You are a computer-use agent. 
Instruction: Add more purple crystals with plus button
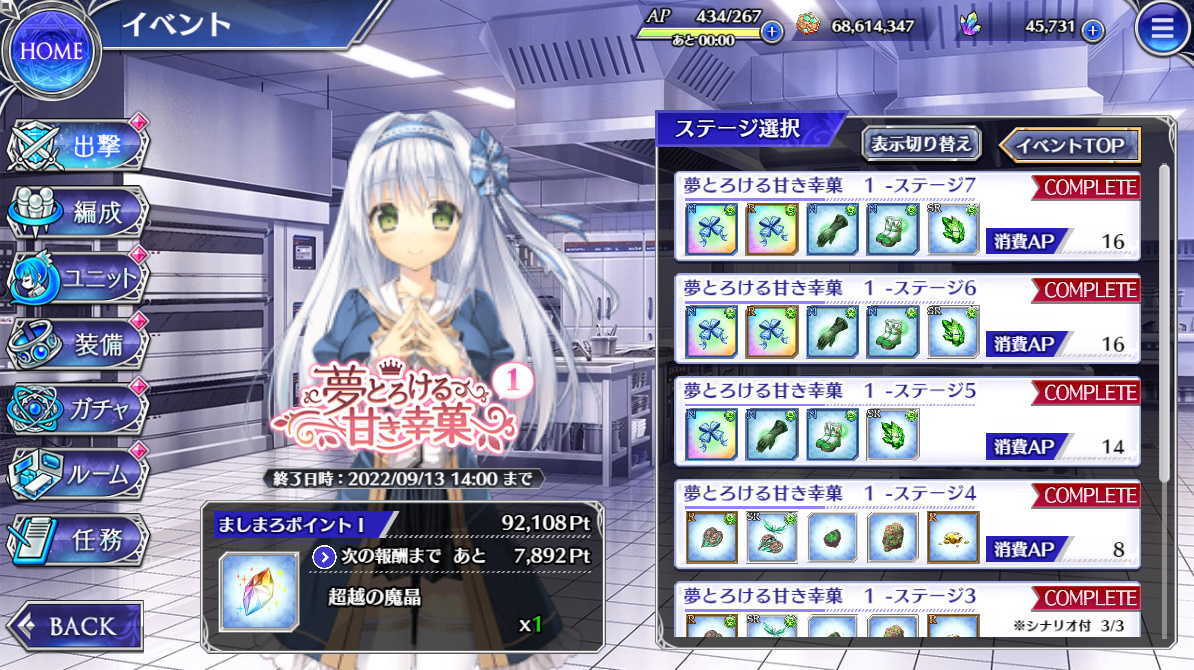point(1093,31)
